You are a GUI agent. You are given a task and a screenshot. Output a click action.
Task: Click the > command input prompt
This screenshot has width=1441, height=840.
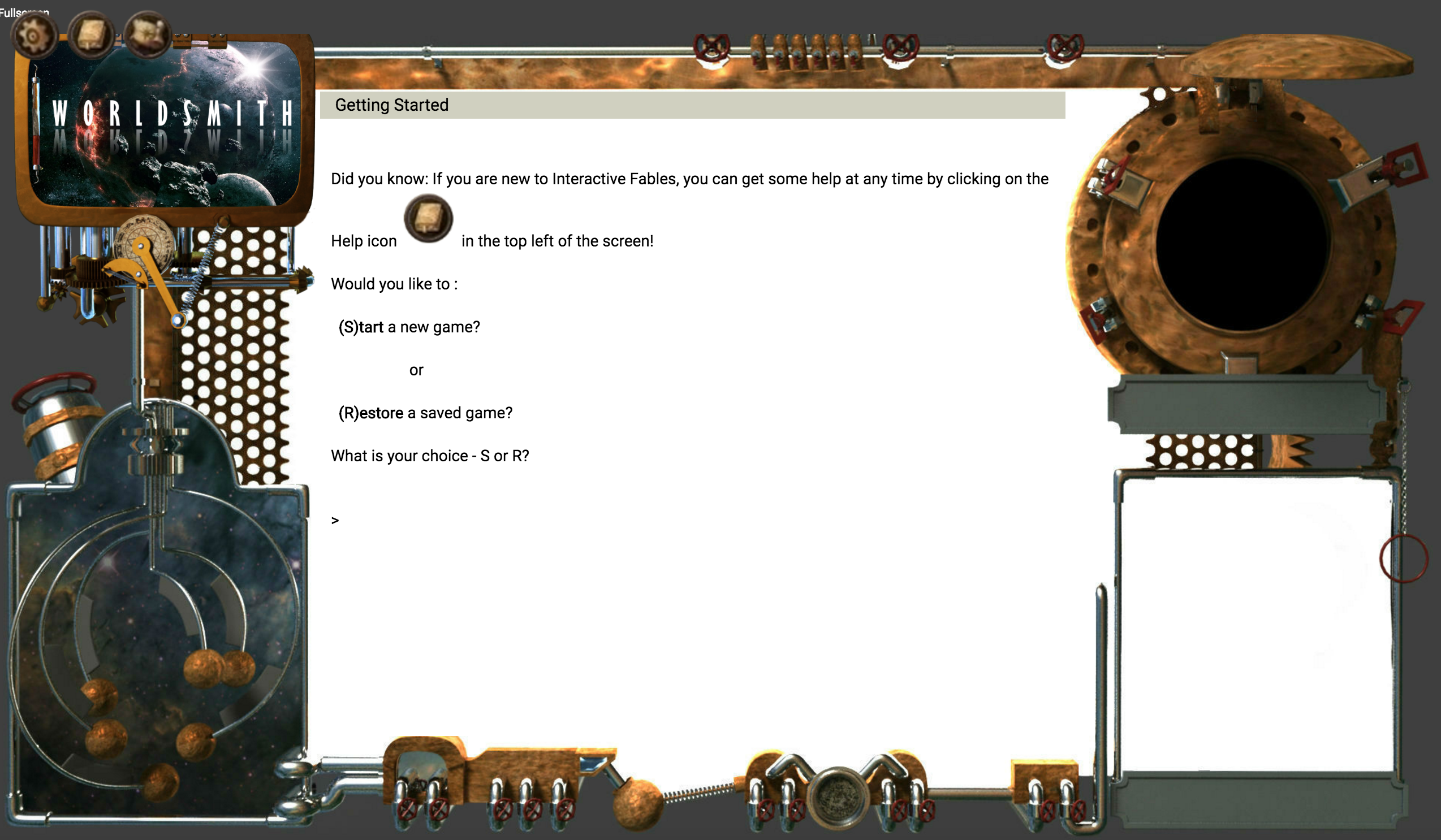pyautogui.click(x=336, y=520)
